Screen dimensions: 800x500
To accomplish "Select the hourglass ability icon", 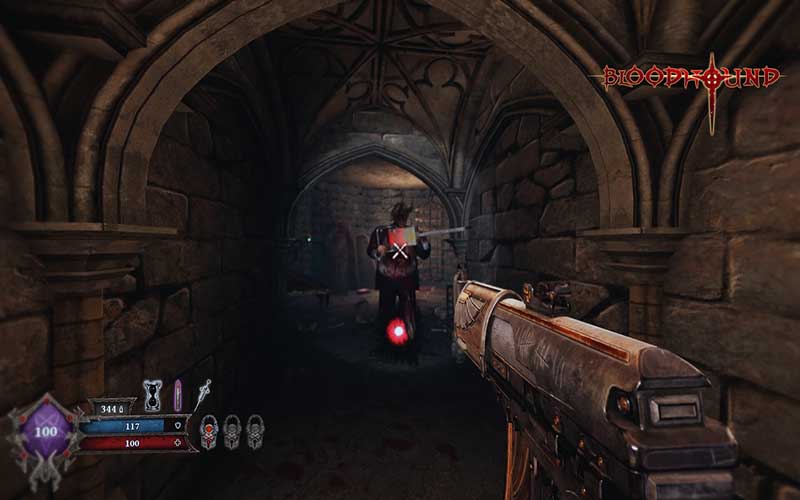I will (152, 394).
